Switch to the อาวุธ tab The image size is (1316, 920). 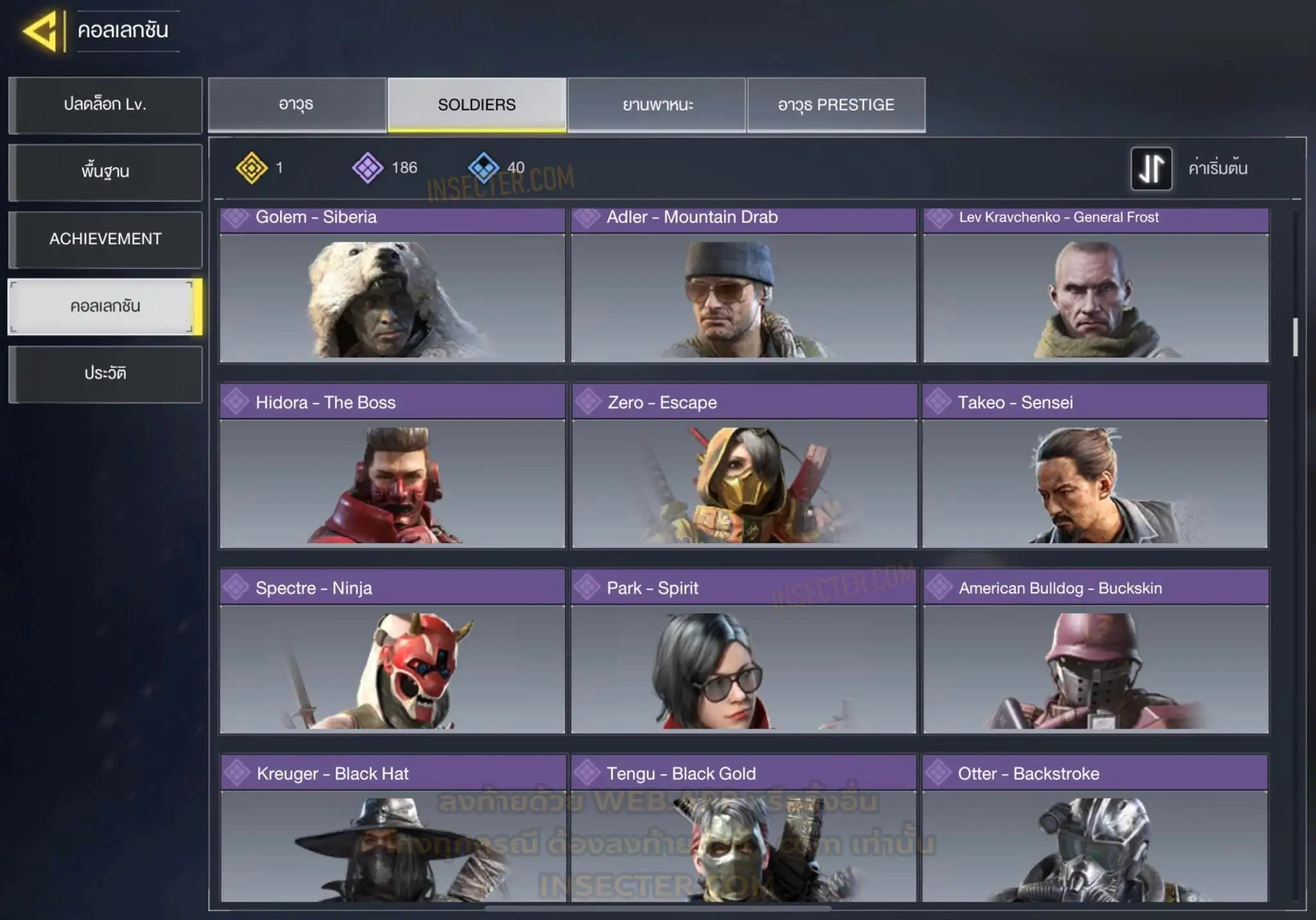tap(297, 105)
